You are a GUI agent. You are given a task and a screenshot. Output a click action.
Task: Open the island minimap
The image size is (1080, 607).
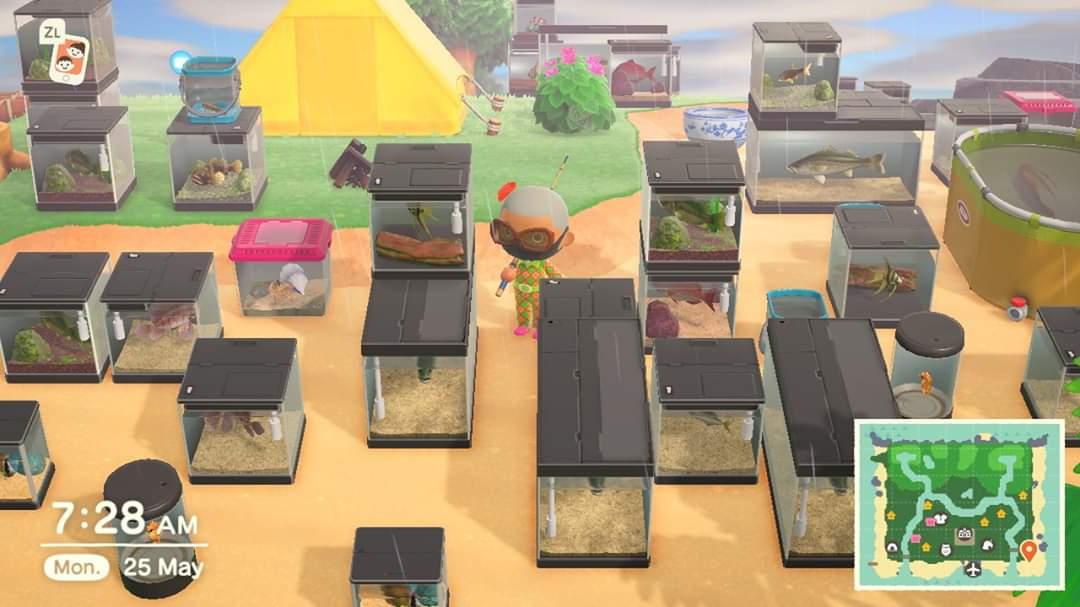pos(959,505)
